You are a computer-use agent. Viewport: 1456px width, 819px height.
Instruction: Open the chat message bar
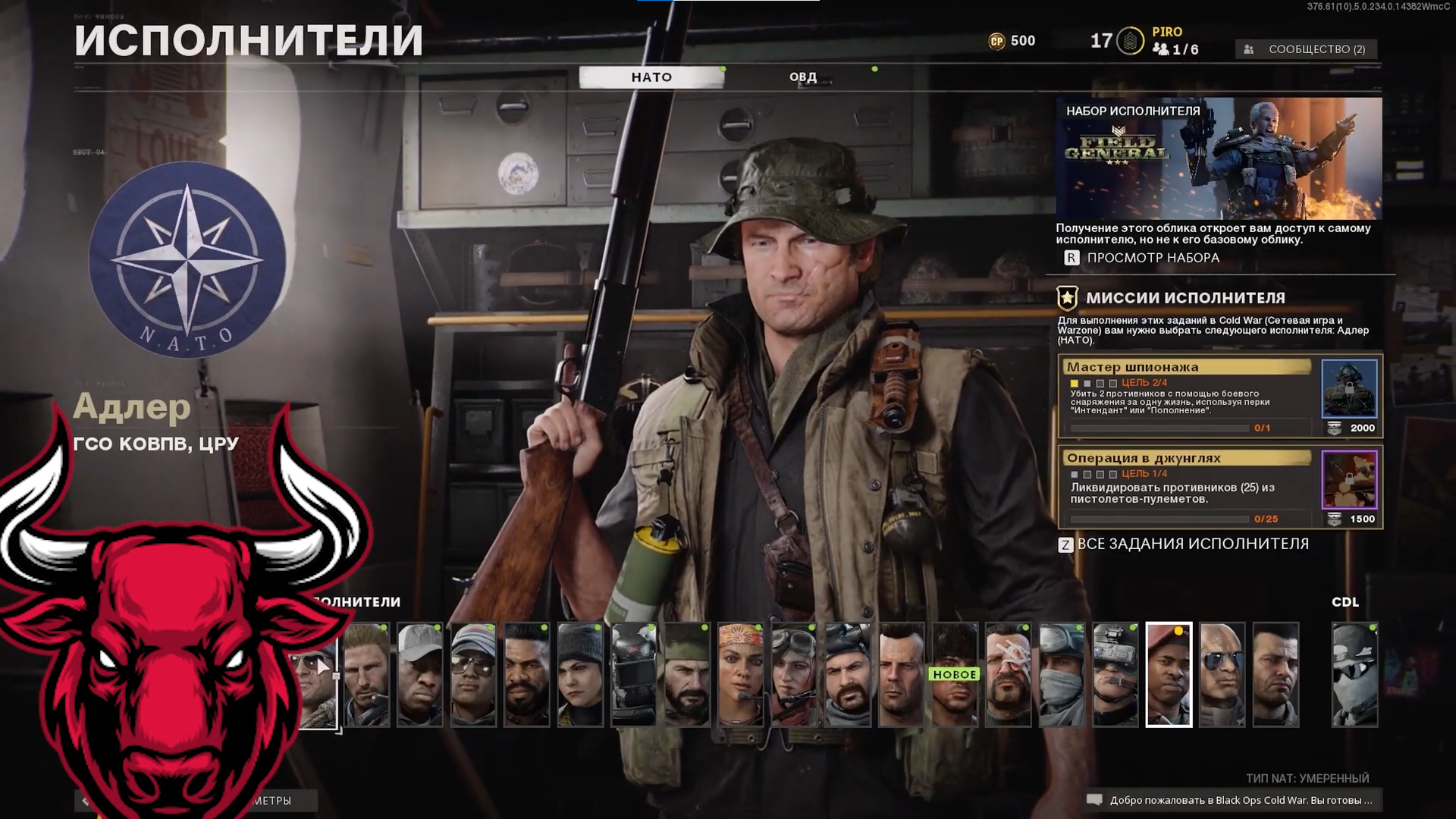point(1233,800)
